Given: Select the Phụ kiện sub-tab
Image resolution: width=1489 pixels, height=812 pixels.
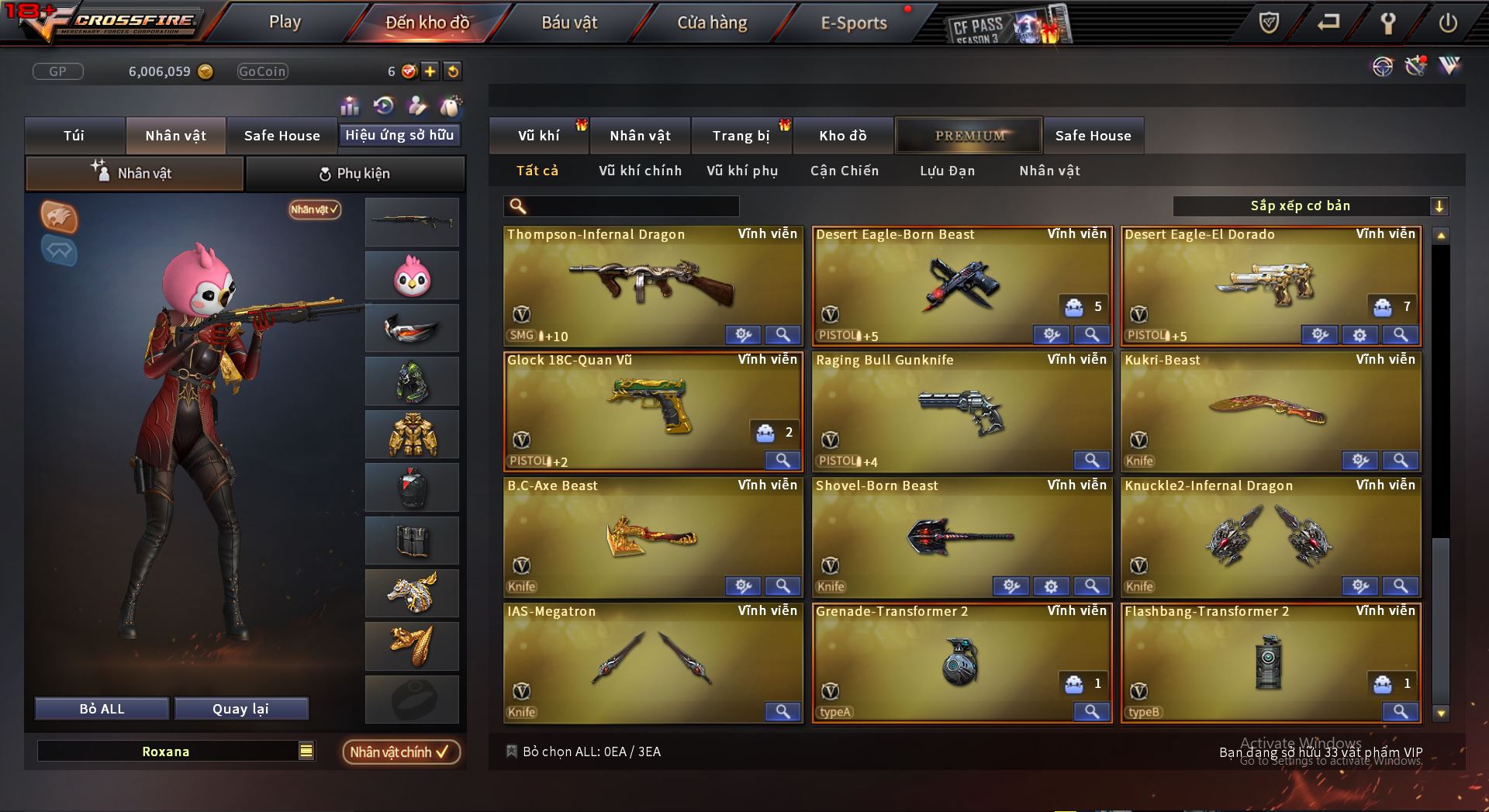Looking at the screenshot, I should point(355,174).
